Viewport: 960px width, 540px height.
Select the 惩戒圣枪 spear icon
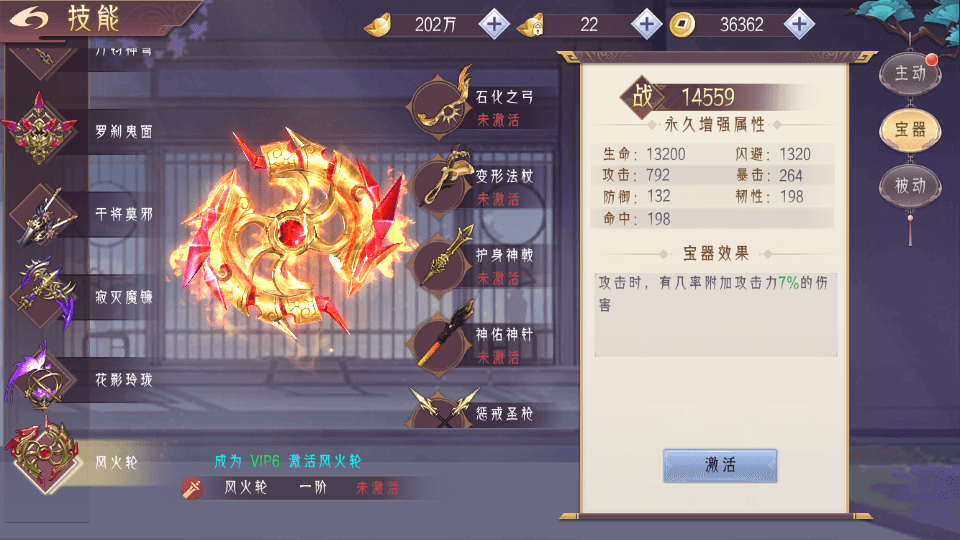click(441, 409)
